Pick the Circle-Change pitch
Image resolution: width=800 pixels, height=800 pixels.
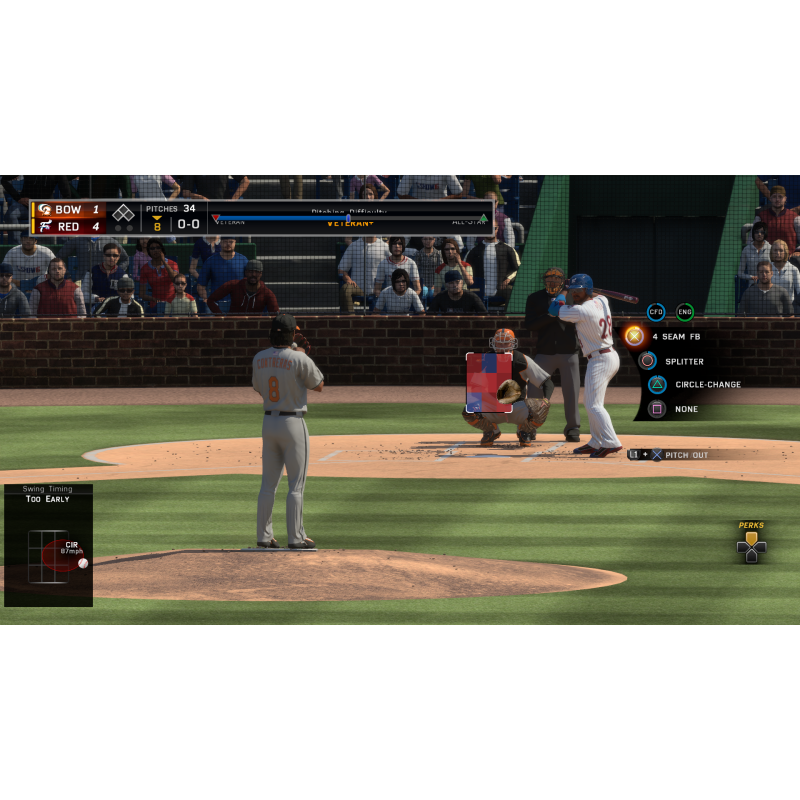[657, 384]
